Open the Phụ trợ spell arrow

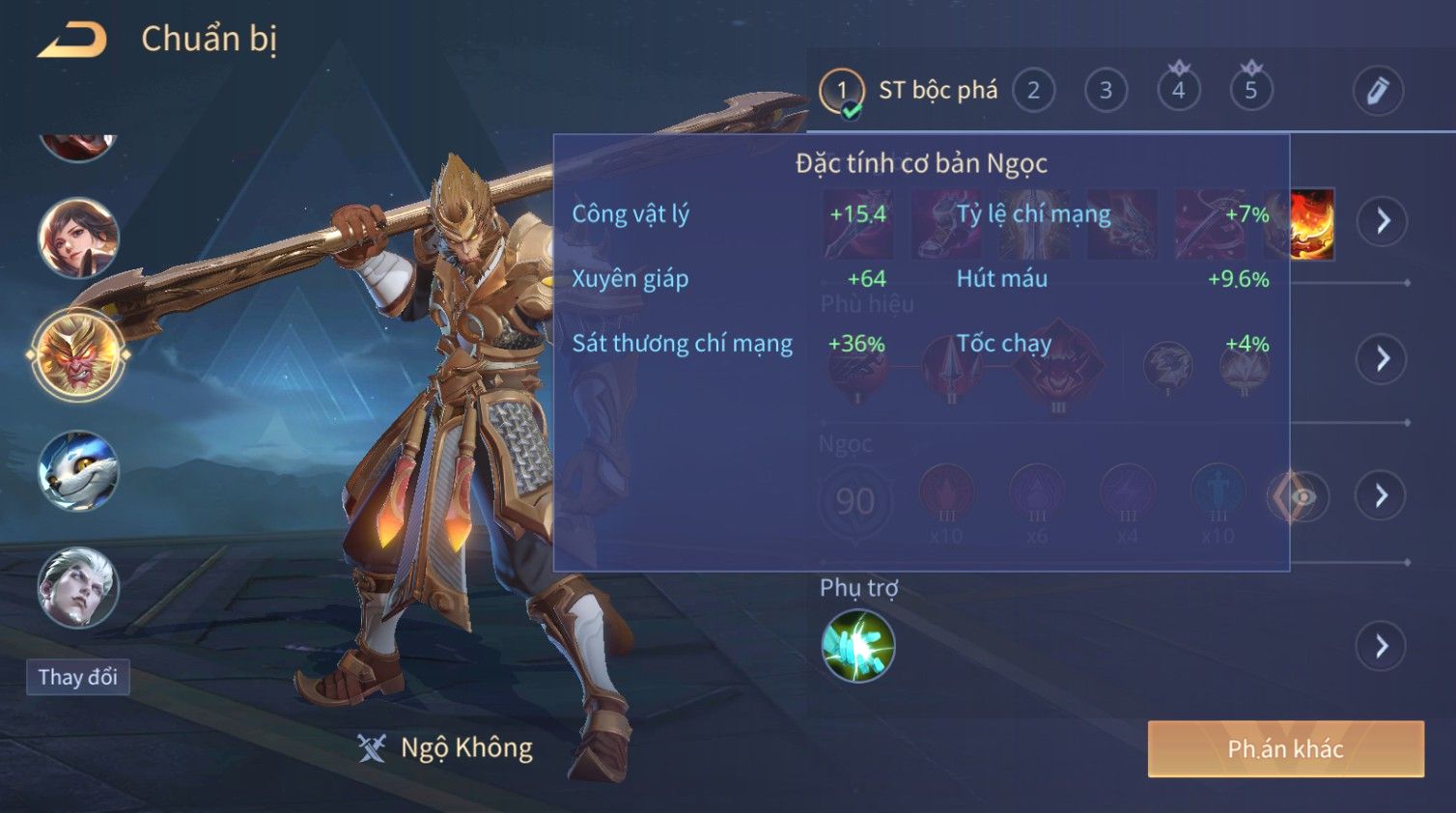(1382, 646)
